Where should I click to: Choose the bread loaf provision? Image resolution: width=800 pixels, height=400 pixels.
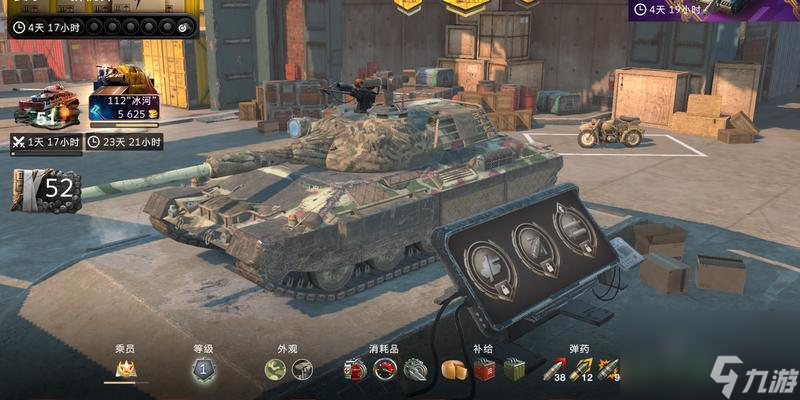[455, 371]
